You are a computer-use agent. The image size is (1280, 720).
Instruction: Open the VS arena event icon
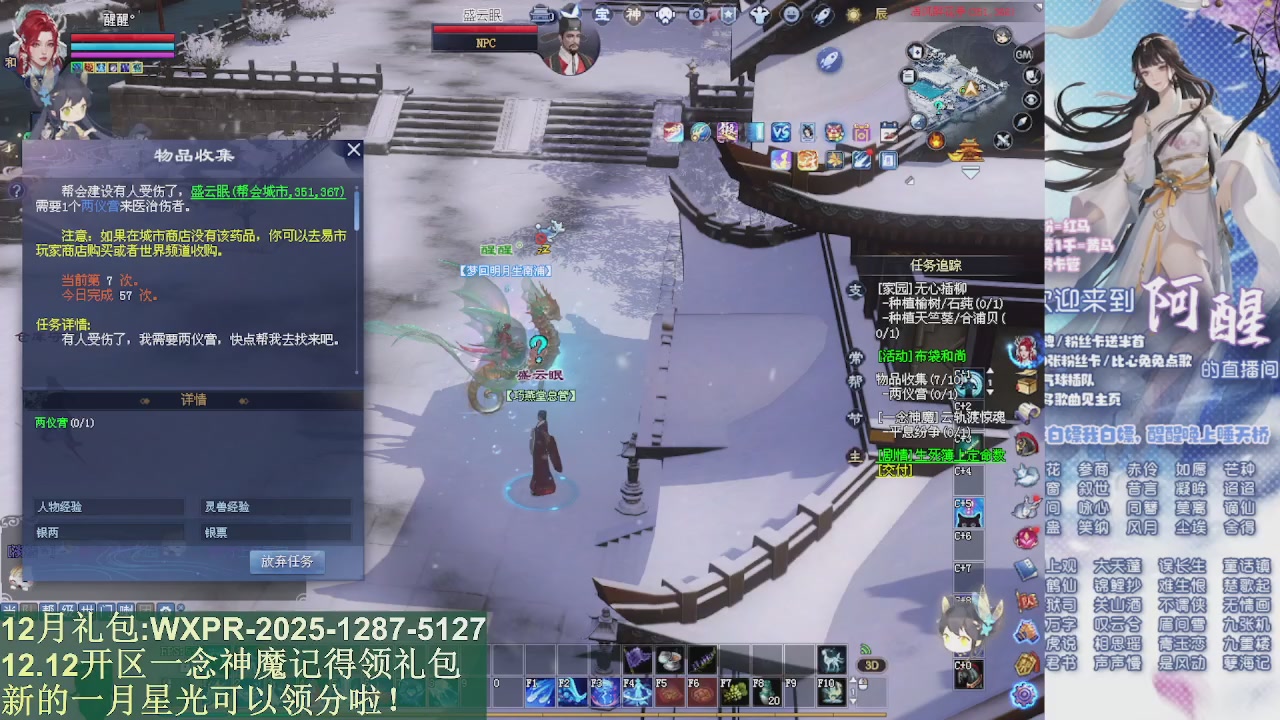(781, 131)
